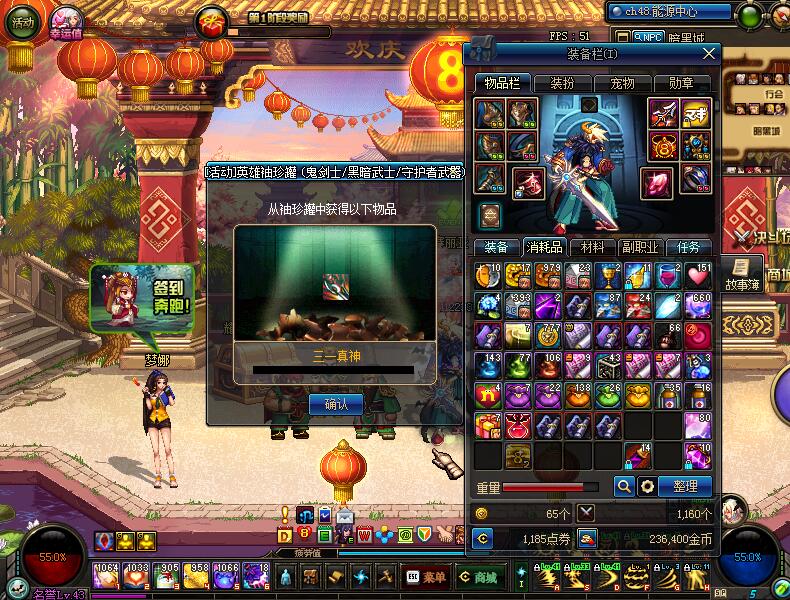The image size is (790, 600).
Task: Show the 勋章 medal tab
Action: [681, 83]
